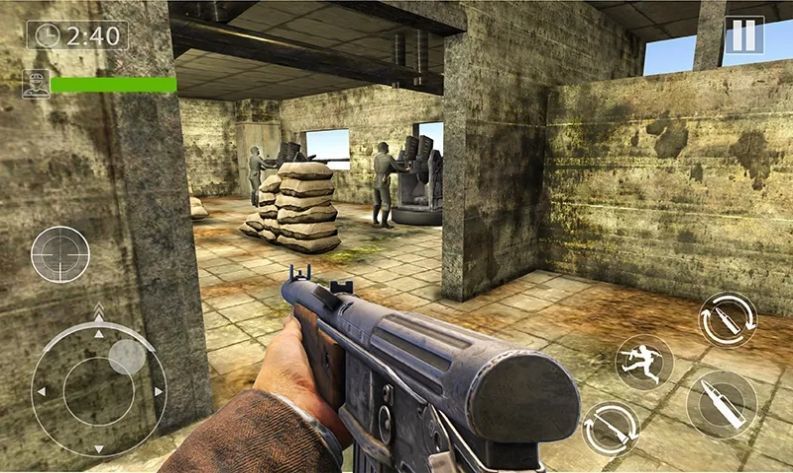This screenshot has width=793, height=473.
Task: Reload ammo with the bullet-arrows button
Action: (727, 320)
